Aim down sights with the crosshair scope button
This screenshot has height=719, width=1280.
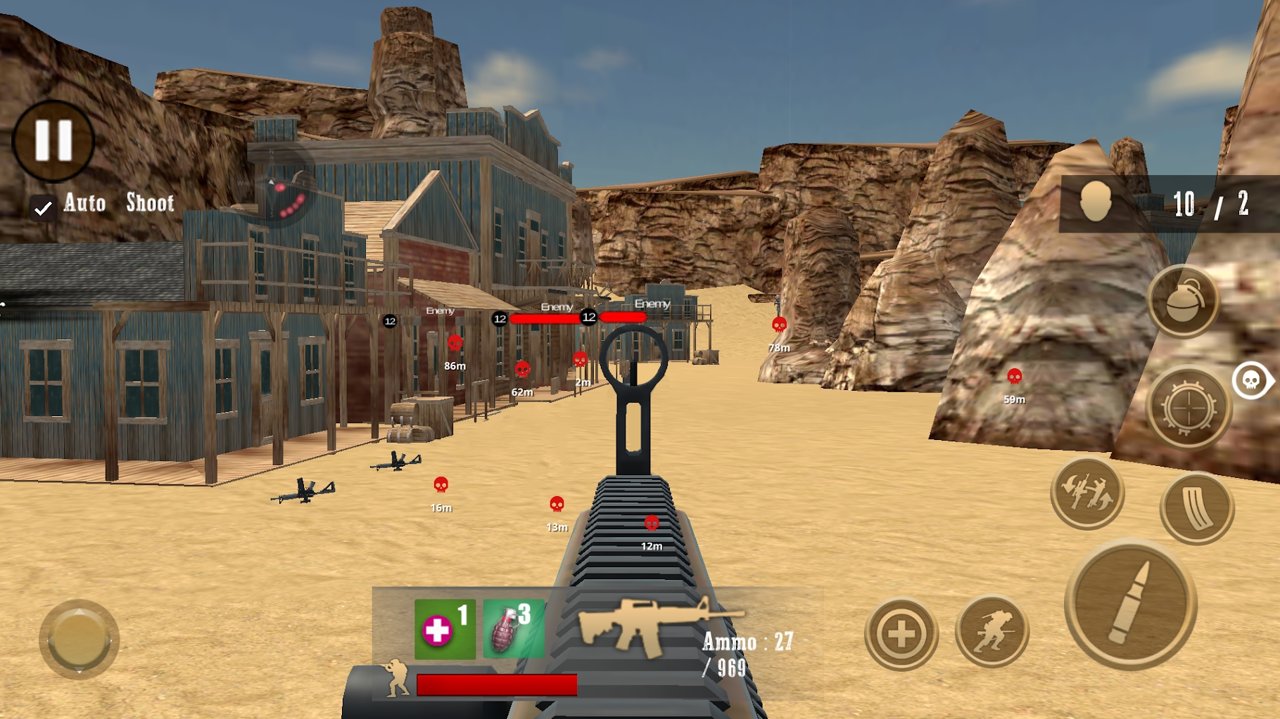(x=1188, y=408)
